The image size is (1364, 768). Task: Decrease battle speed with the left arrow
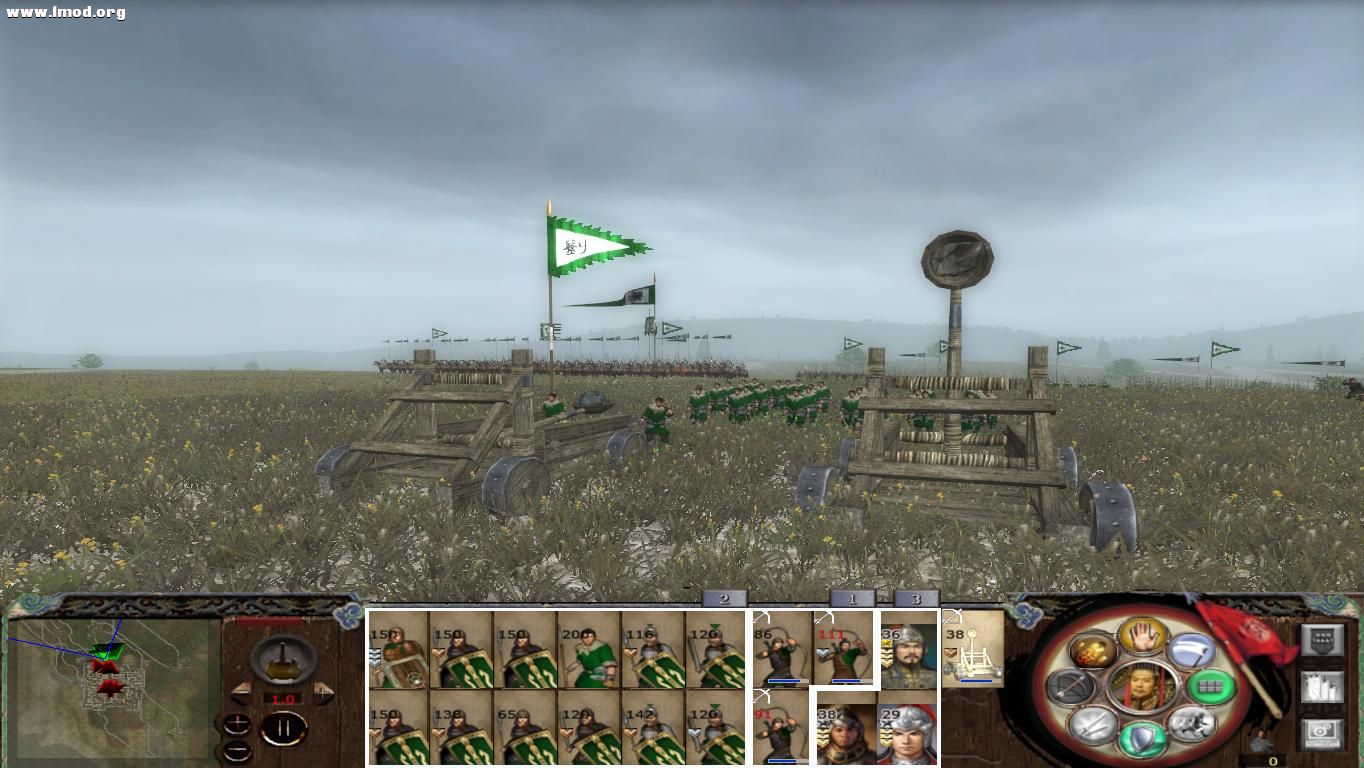[x=243, y=694]
